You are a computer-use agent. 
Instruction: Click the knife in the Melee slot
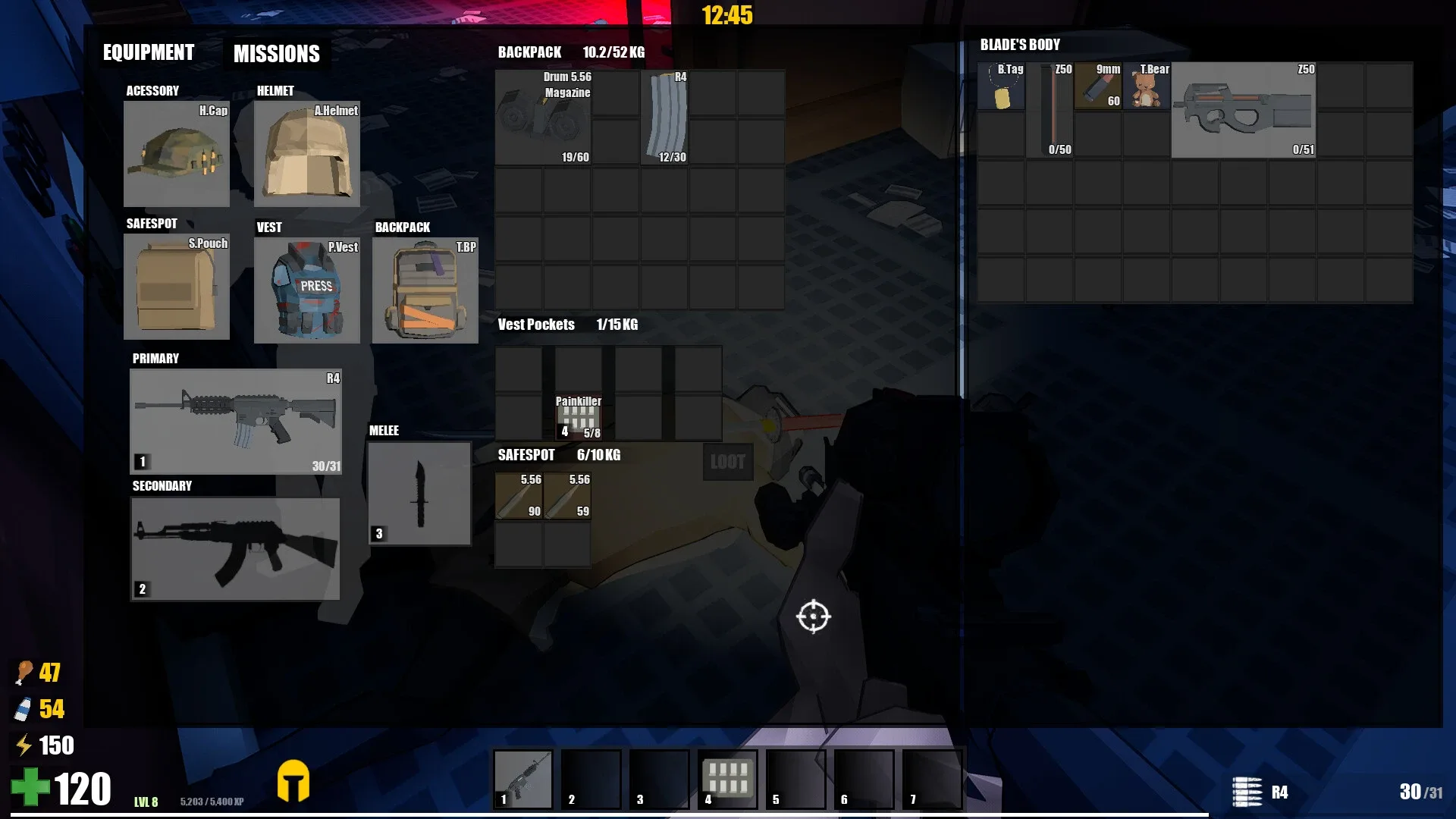(419, 494)
